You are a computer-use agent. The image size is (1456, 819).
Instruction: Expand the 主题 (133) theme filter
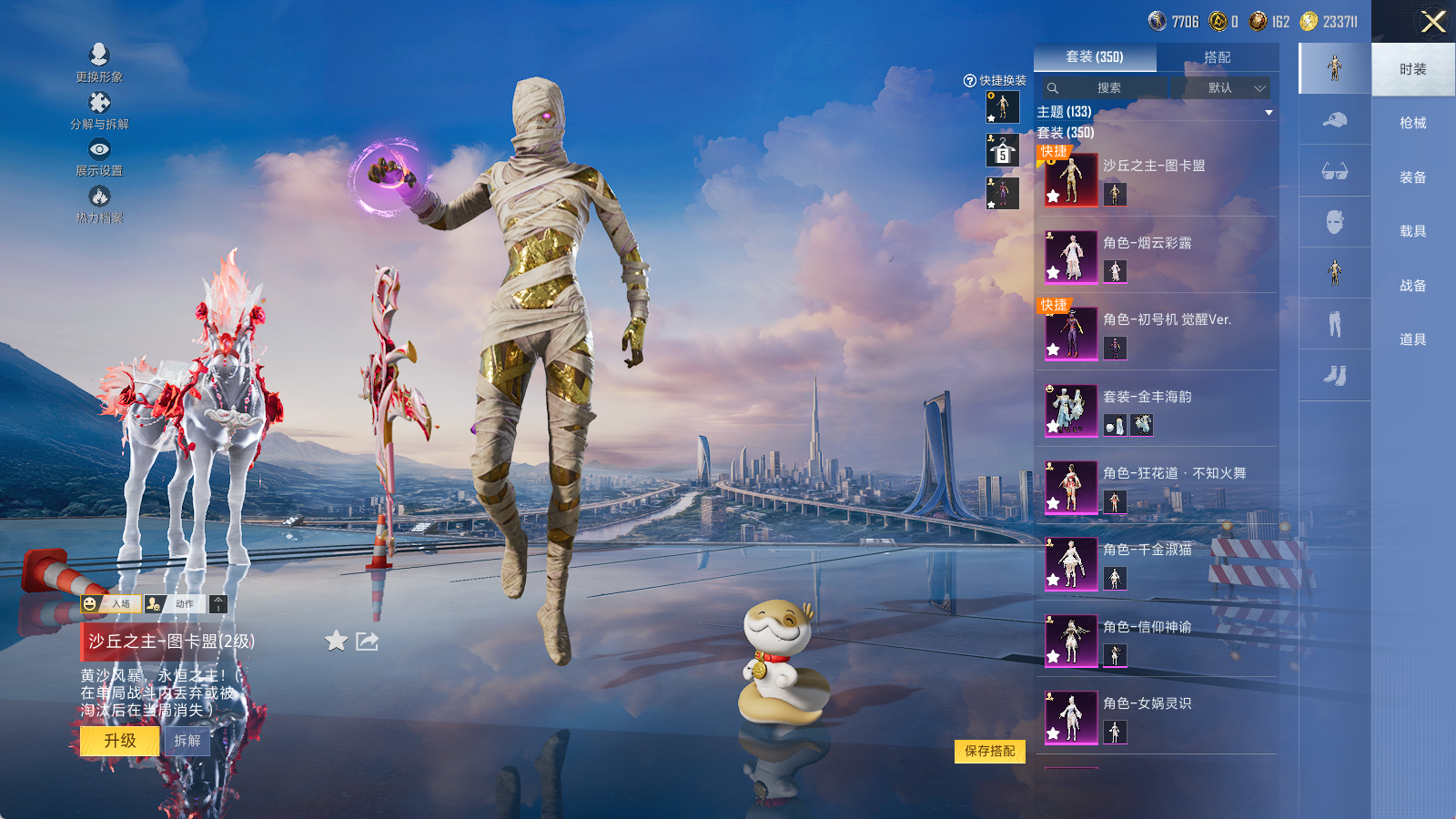[1269, 112]
